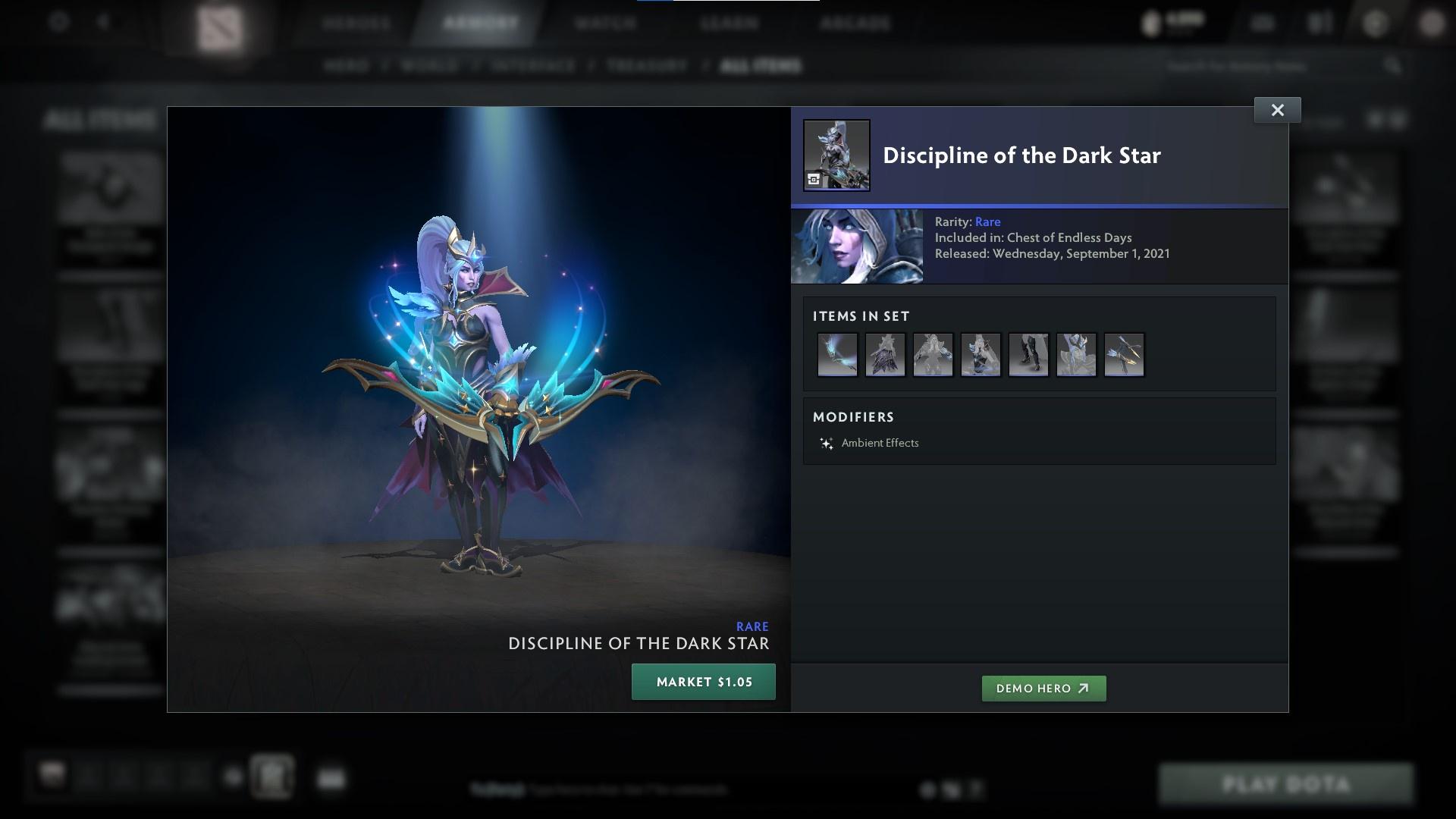1456x819 pixels.
Task: Click the Drow Ranger hero portrait in the details panel
Action: point(856,246)
